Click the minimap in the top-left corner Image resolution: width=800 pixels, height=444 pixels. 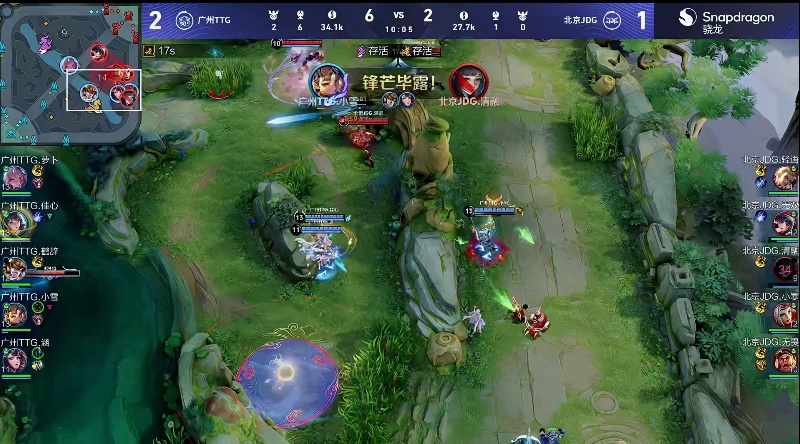[x=70, y=72]
